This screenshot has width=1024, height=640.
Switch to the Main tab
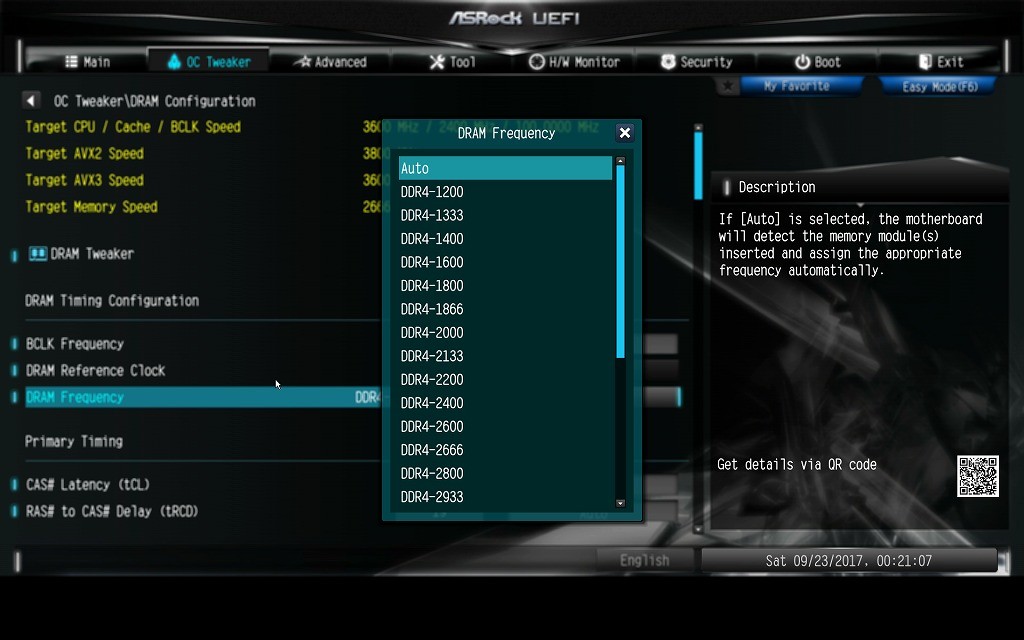(87, 62)
